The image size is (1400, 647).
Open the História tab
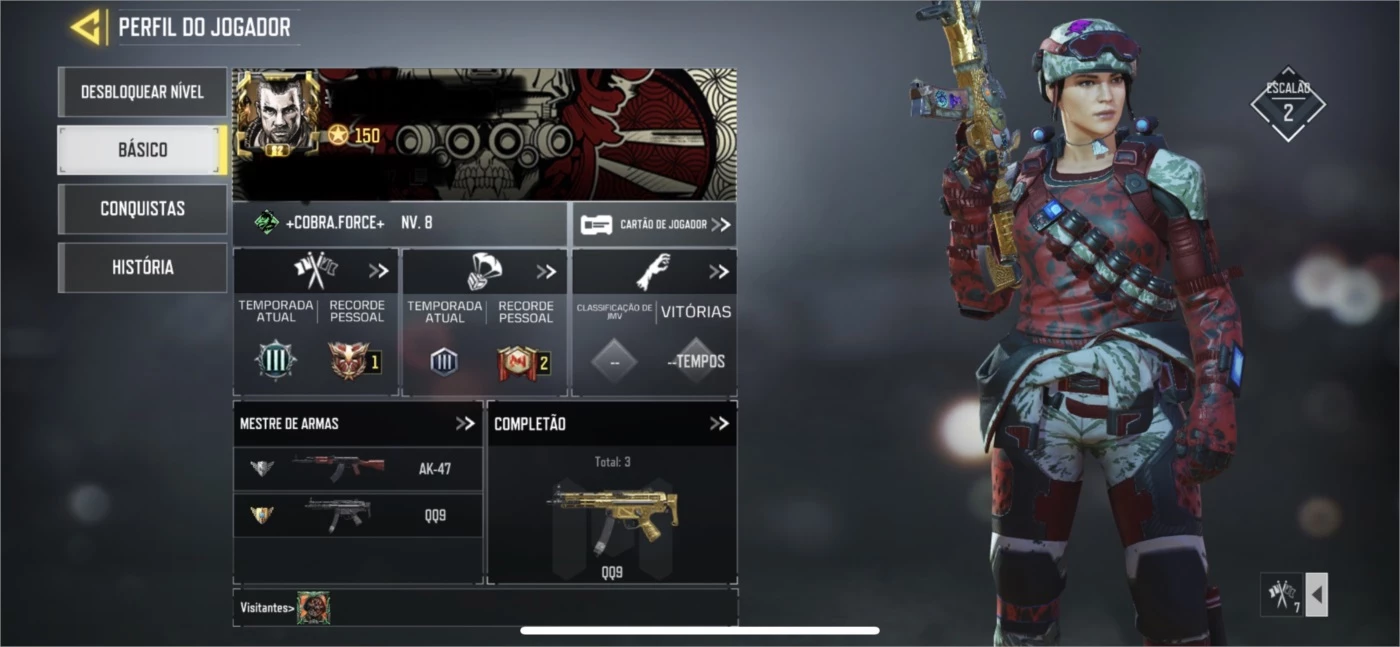click(x=142, y=267)
